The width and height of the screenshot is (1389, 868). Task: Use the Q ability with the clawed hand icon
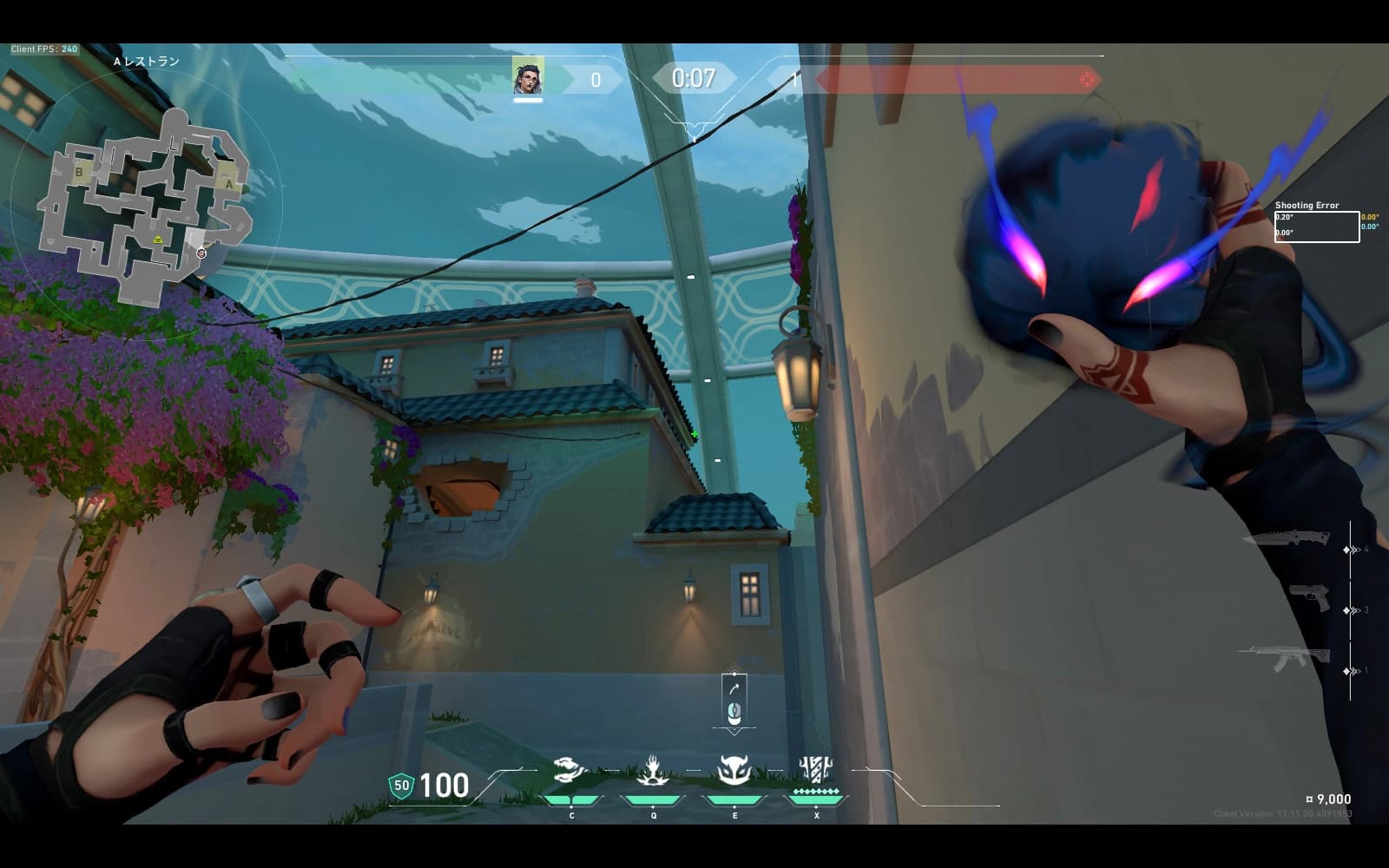pos(653,770)
